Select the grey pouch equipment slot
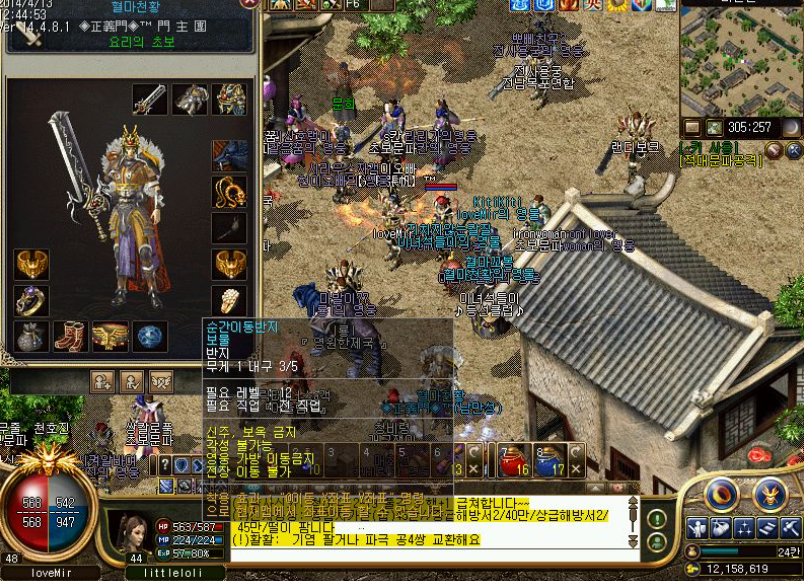 [31, 336]
